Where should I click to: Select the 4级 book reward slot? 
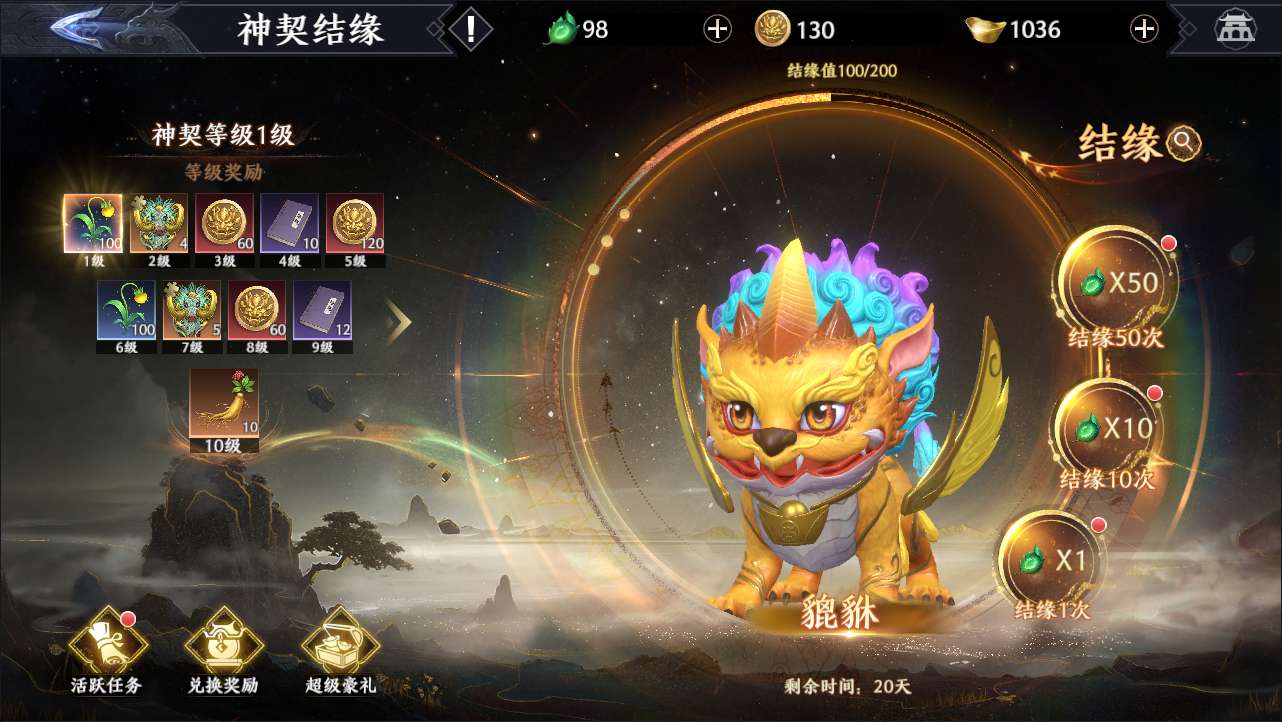click(x=290, y=223)
